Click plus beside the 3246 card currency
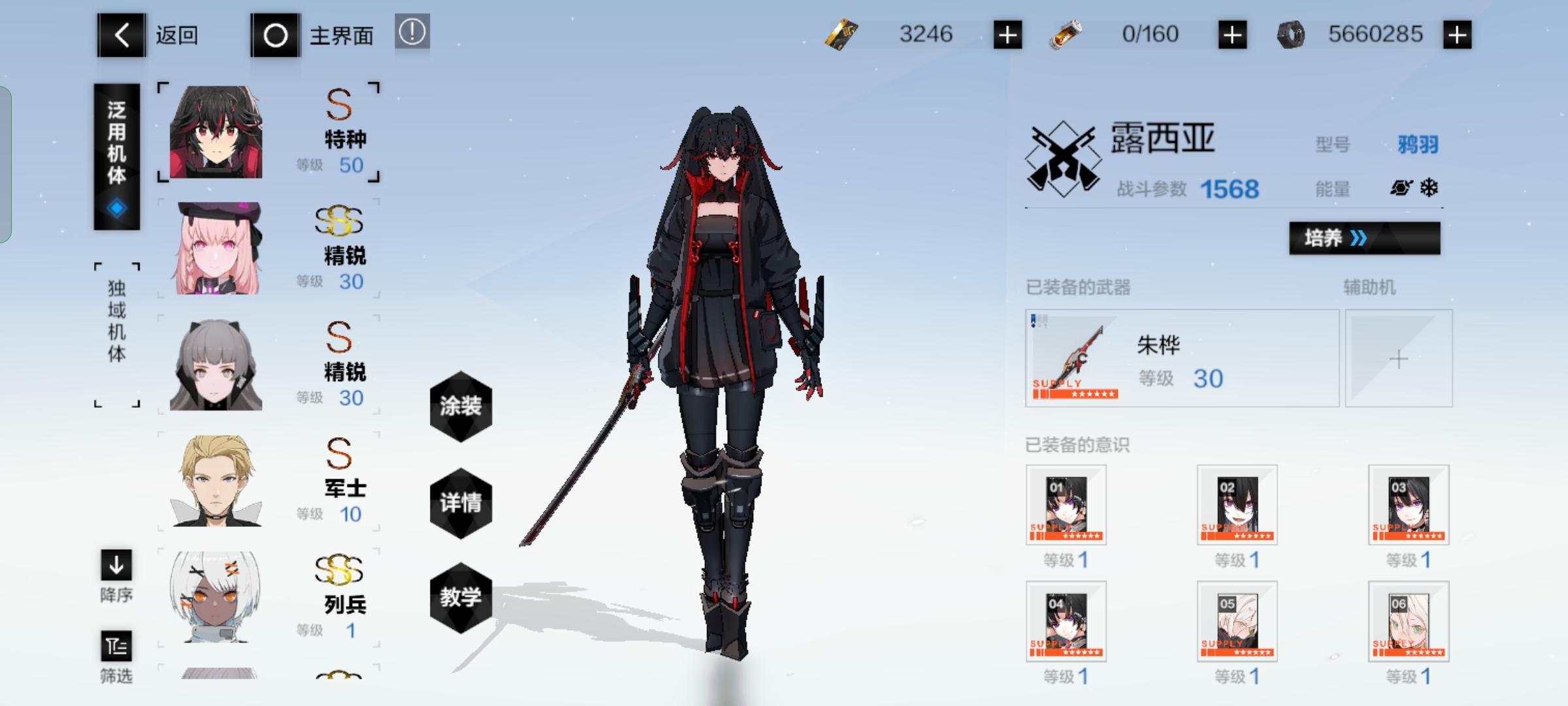This screenshot has width=1568, height=706. tap(1009, 35)
